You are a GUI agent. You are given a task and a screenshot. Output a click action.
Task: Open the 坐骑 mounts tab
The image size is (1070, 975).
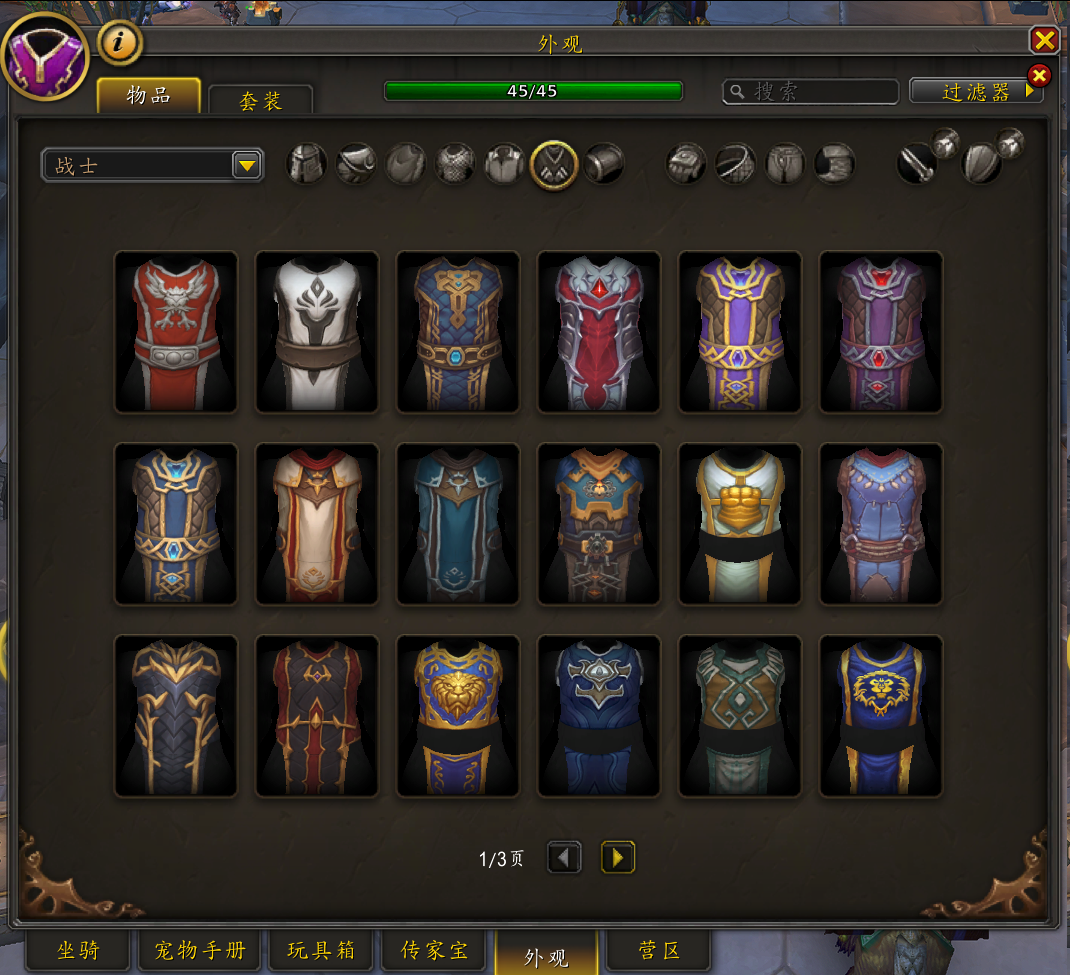(78, 950)
